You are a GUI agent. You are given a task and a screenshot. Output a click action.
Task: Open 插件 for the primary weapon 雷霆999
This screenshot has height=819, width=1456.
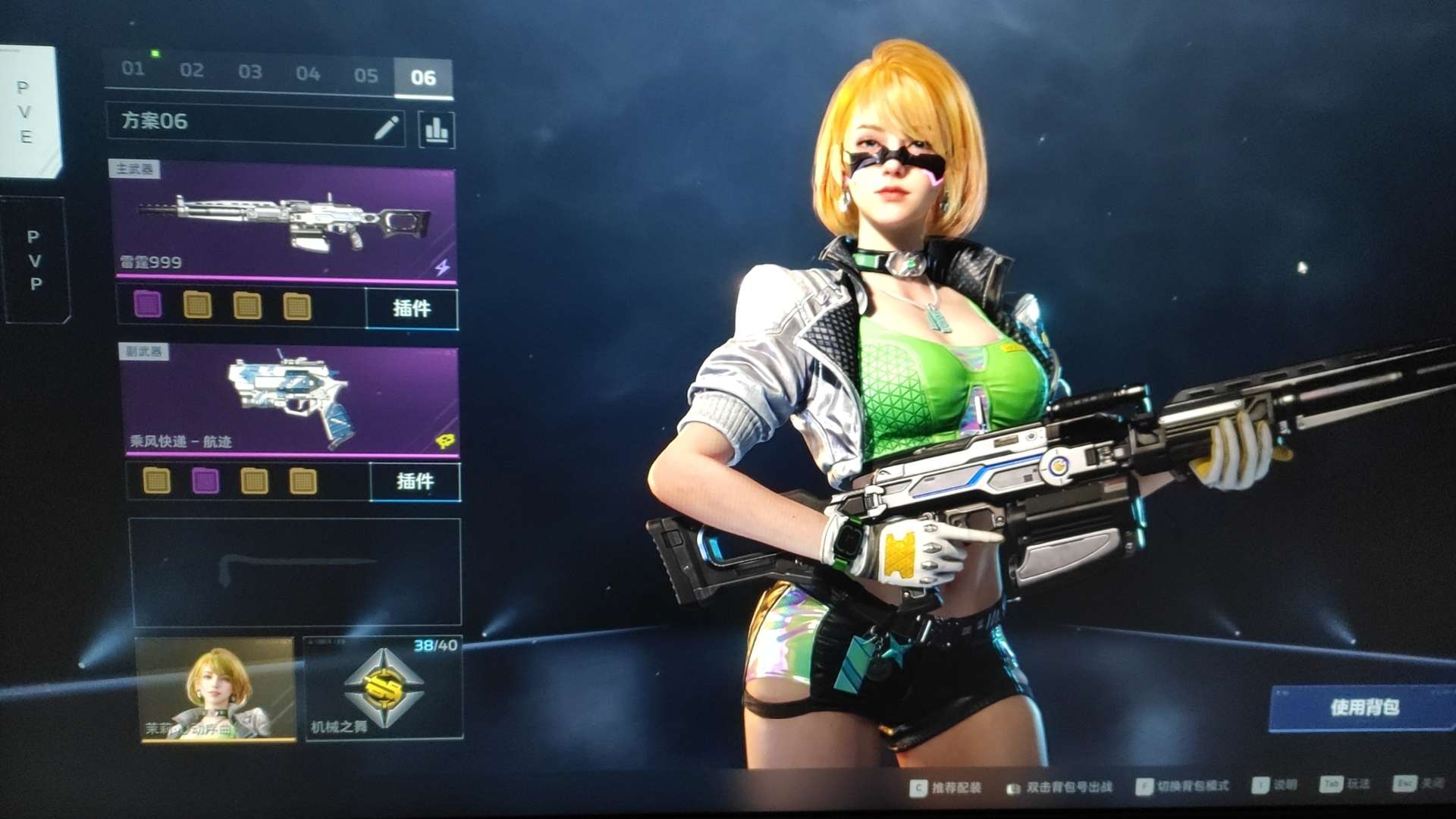point(412,308)
